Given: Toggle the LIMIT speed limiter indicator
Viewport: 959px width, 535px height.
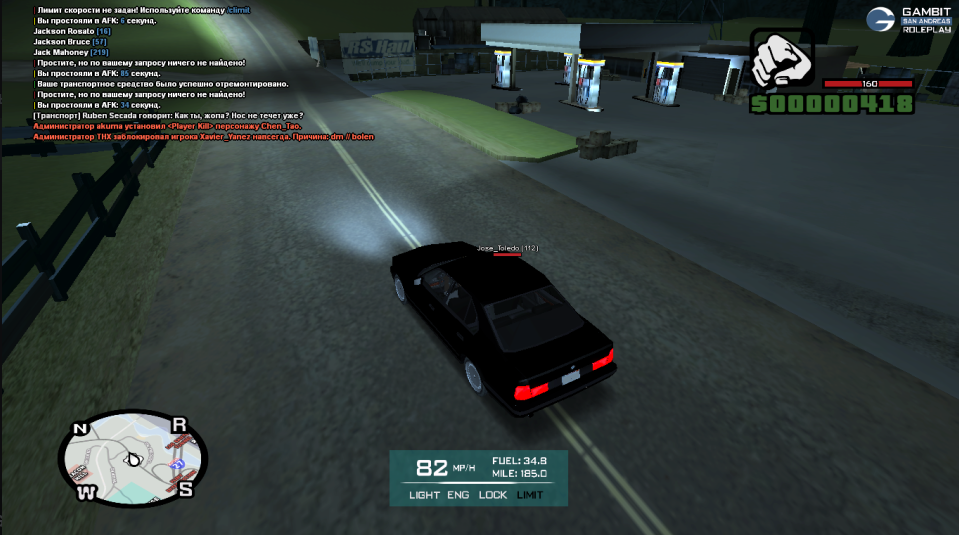Looking at the screenshot, I should 531,495.
